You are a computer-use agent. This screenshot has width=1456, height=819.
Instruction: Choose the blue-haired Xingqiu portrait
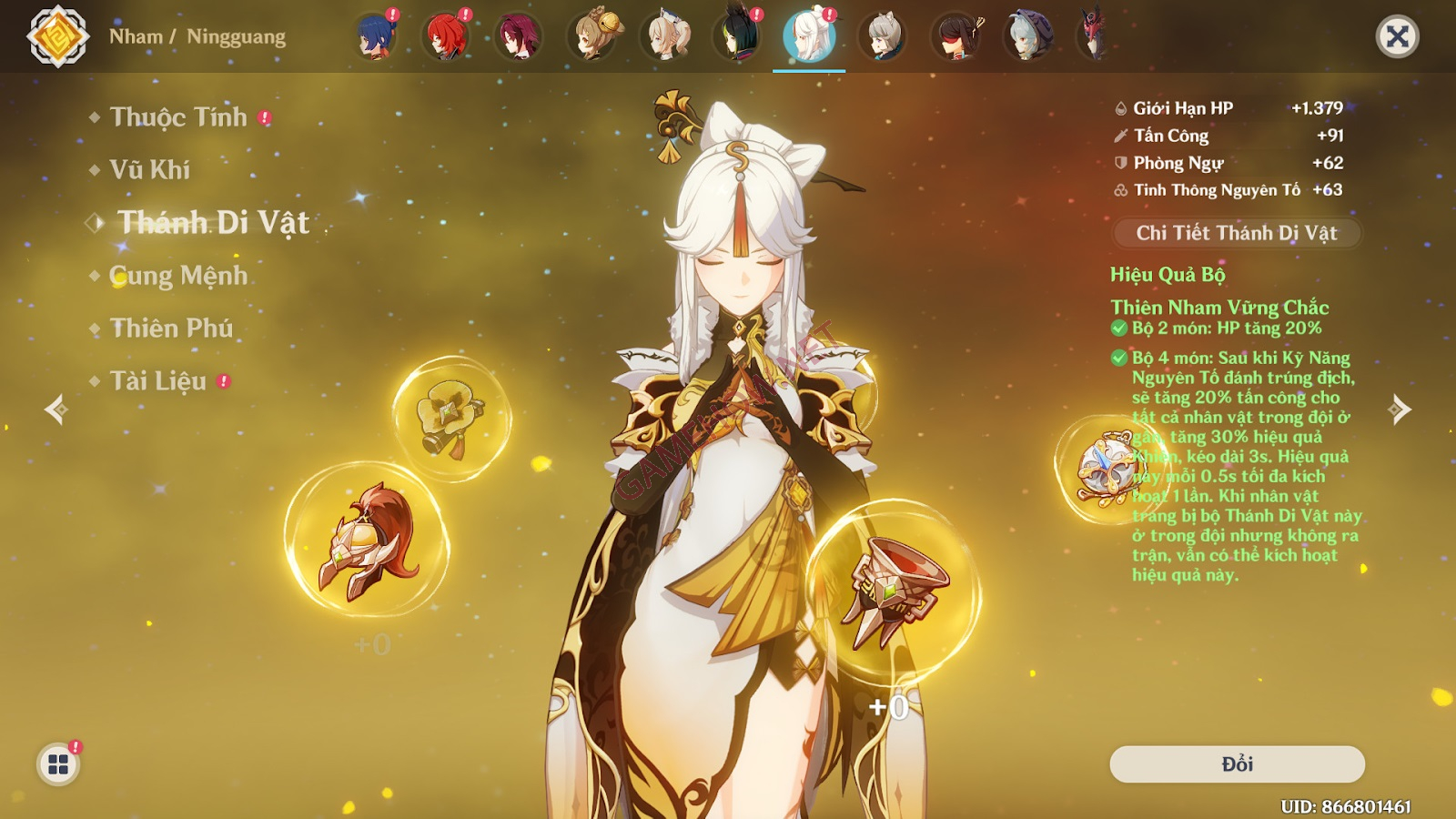pos(374,37)
